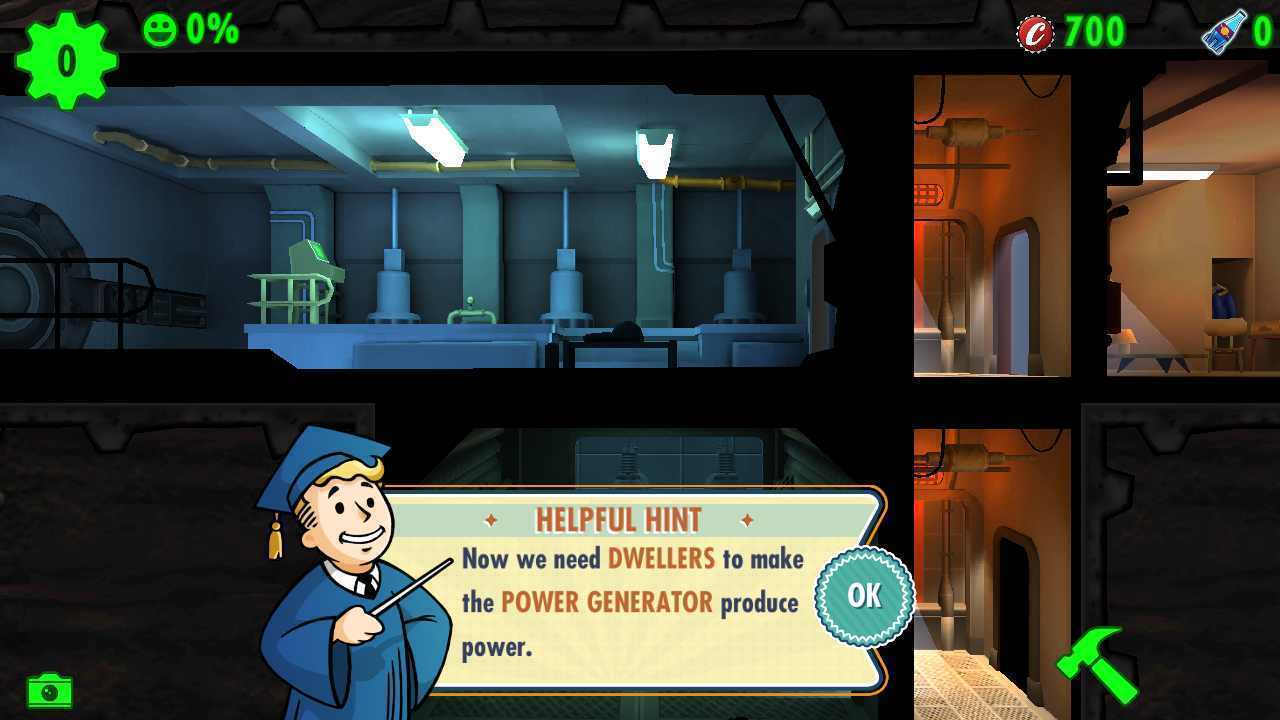This screenshot has height=720, width=1280.
Task: Click the red Caps bottle-cap icon
Action: pyautogui.click(x=1037, y=30)
